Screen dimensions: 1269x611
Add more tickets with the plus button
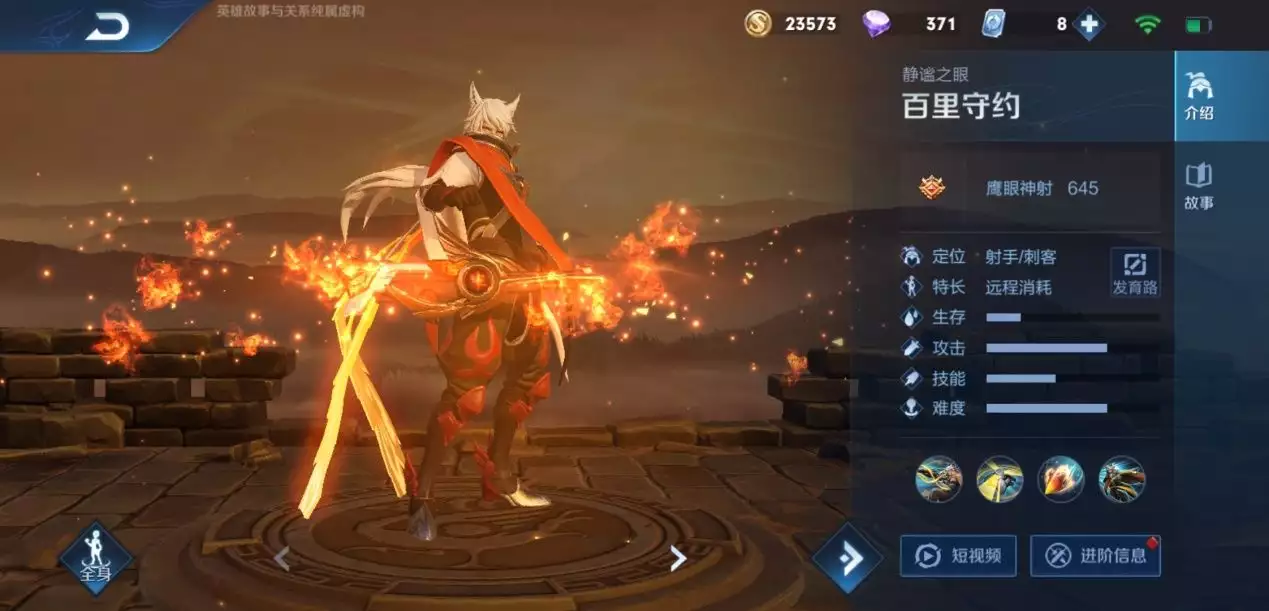click(1088, 24)
